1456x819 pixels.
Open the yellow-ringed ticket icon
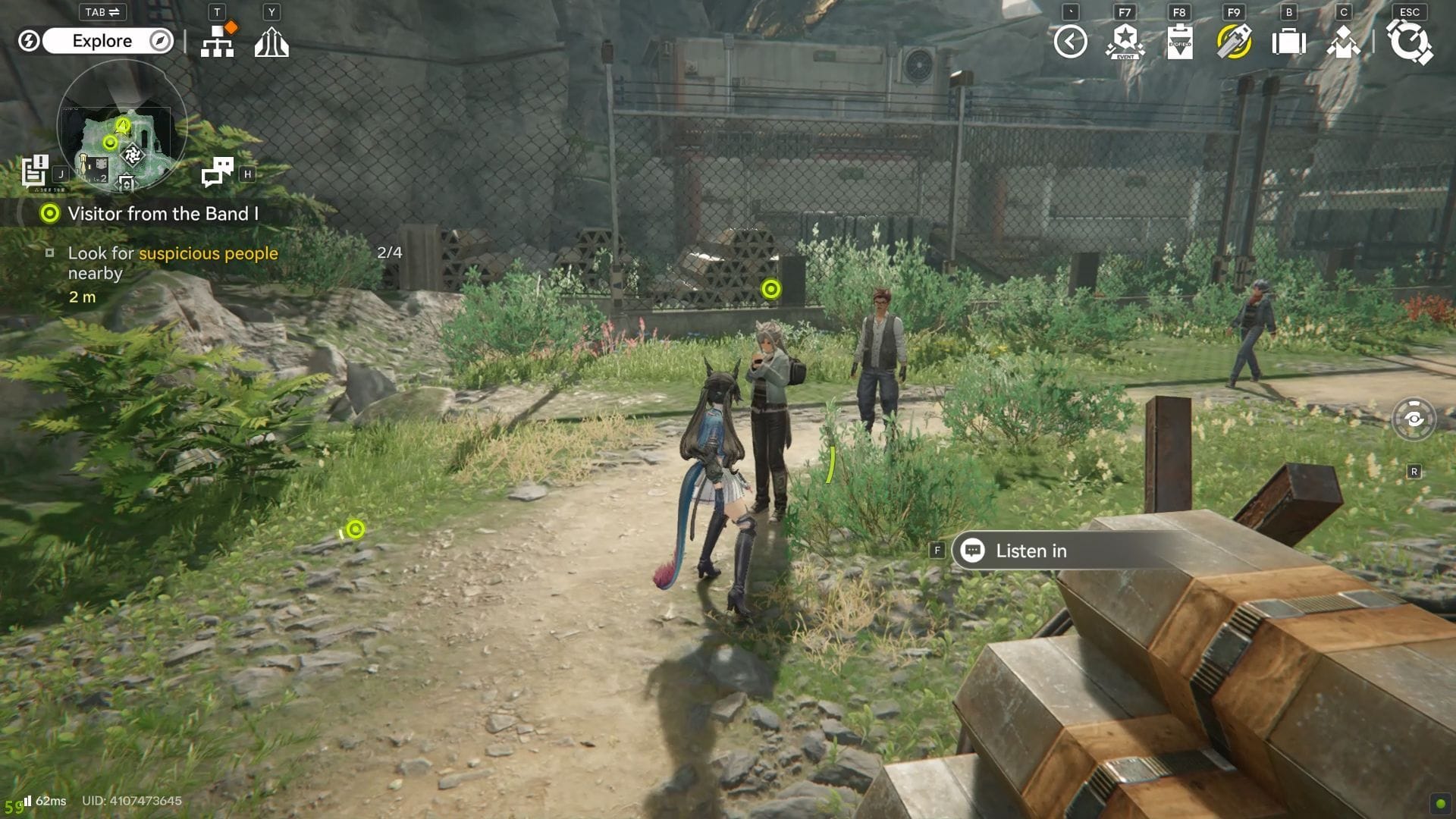click(x=1234, y=42)
